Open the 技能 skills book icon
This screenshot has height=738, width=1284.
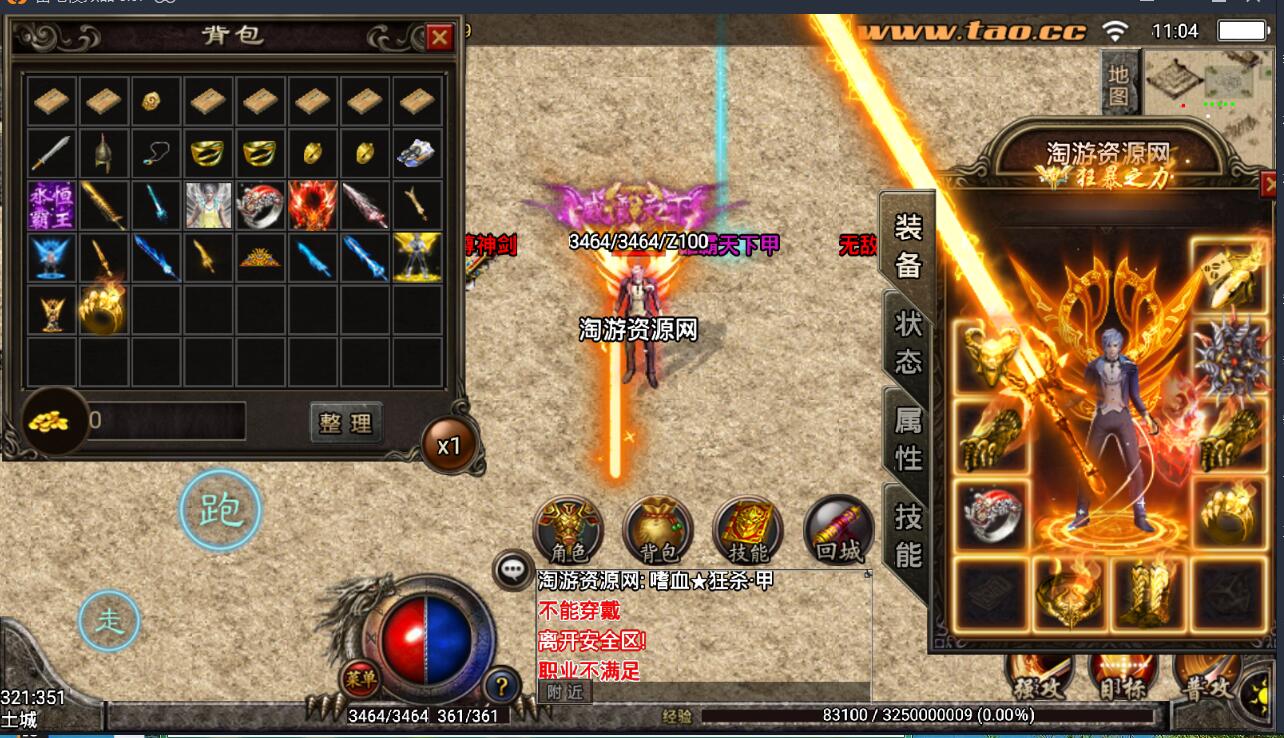pyautogui.click(x=748, y=529)
